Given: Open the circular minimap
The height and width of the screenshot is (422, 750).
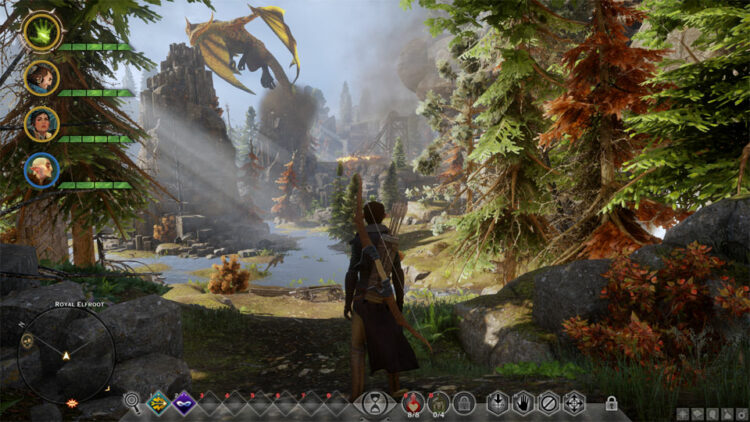Looking at the screenshot, I should [66, 354].
